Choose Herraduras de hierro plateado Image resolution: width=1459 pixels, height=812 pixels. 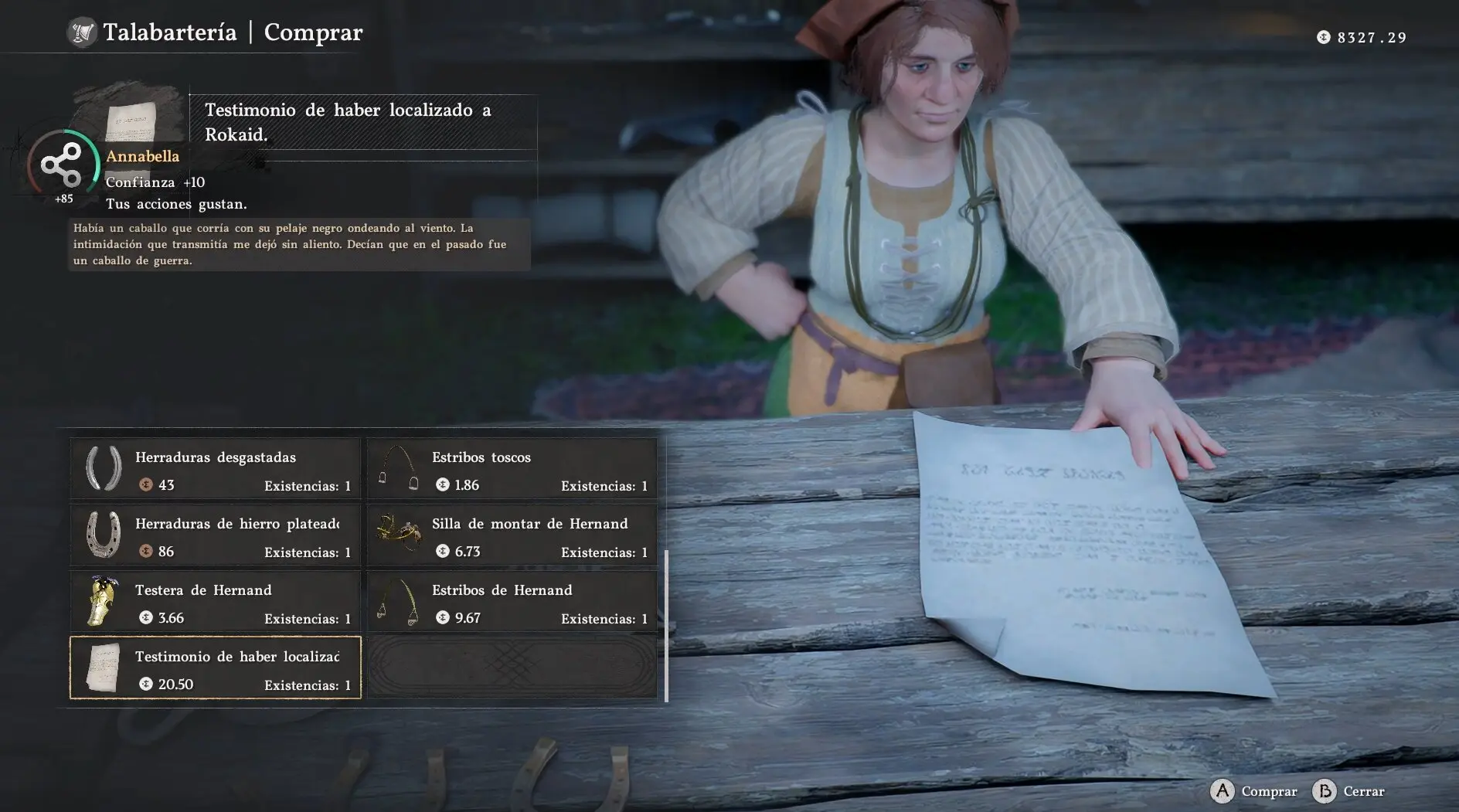[216, 535]
